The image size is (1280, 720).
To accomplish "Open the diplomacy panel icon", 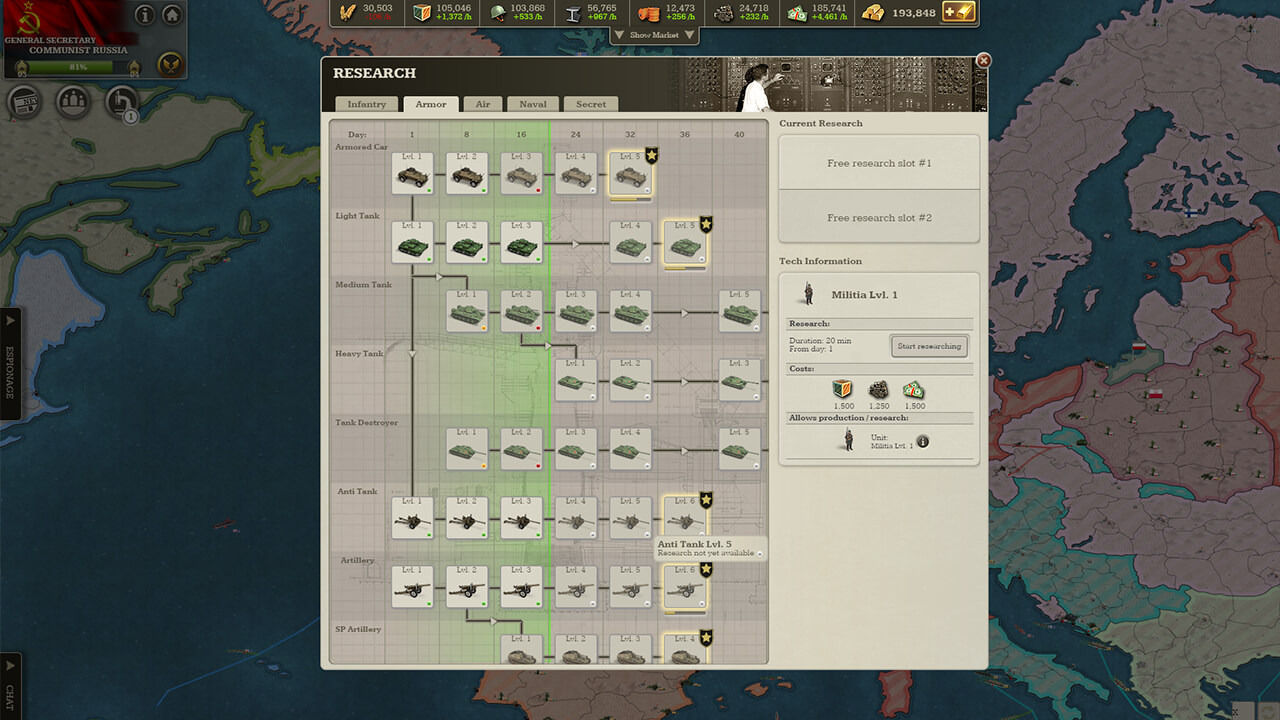I will pyautogui.click(x=73, y=102).
